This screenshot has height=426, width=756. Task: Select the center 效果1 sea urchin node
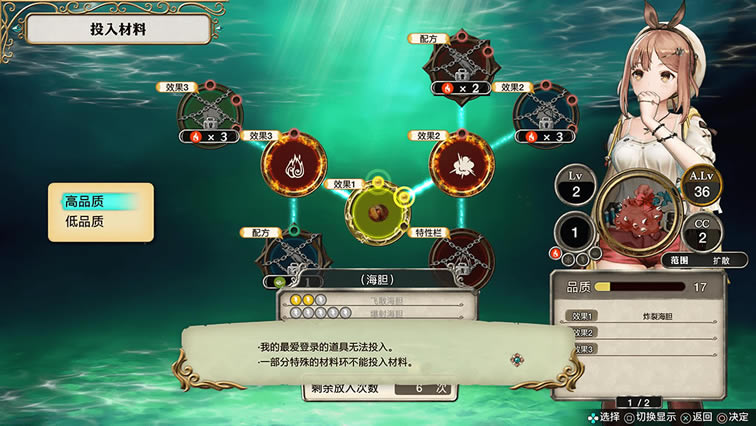[x=377, y=211]
